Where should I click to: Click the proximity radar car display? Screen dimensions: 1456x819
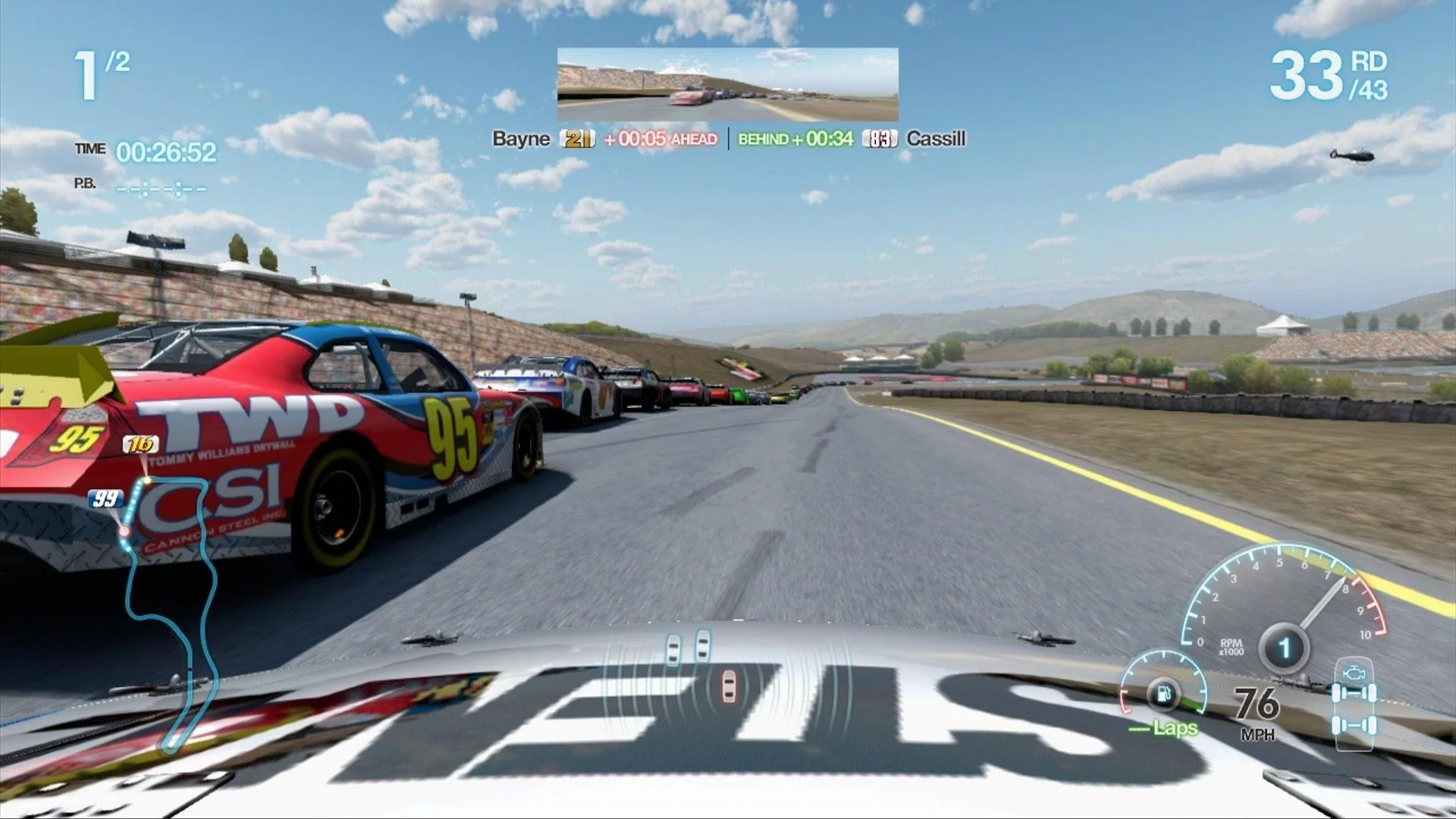701,667
